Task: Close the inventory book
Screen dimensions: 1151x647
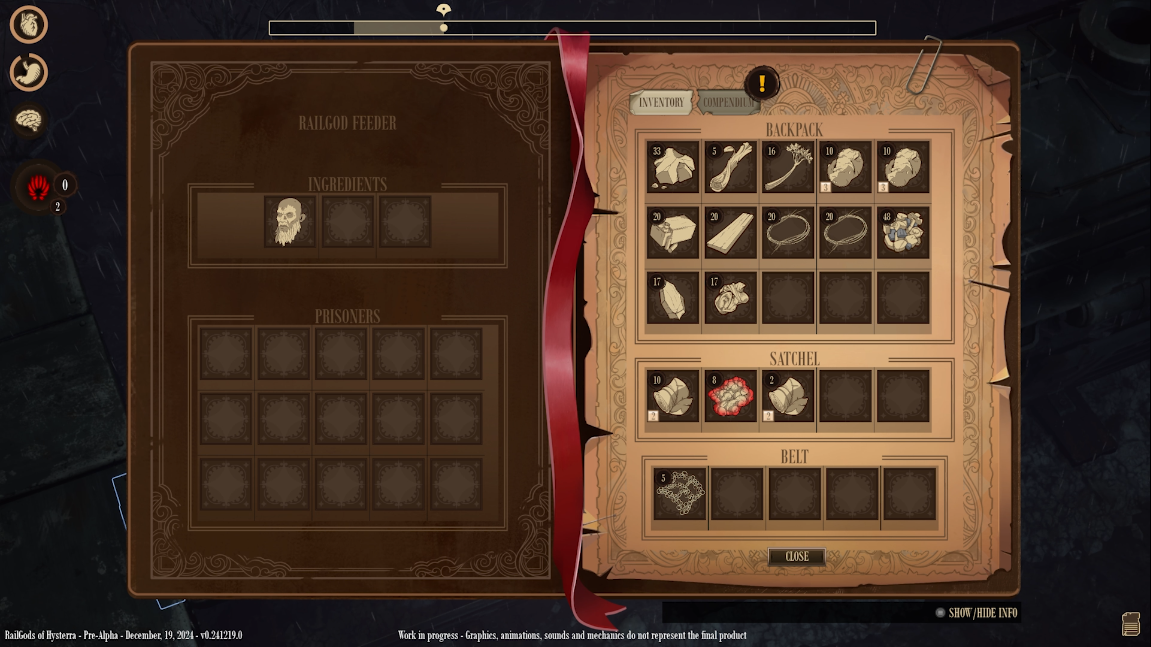Action: 796,557
